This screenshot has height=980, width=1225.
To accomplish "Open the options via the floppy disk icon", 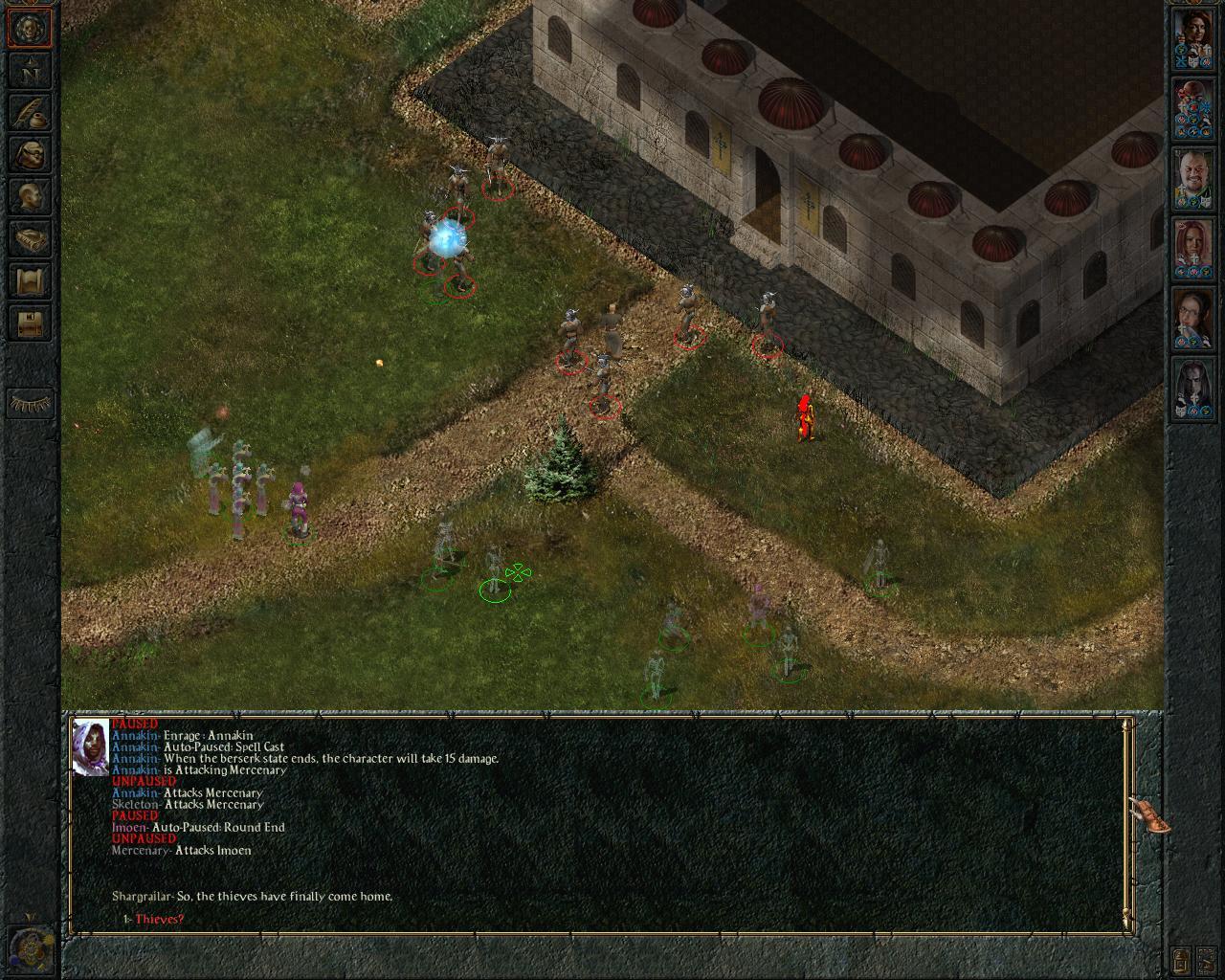I will click(x=30, y=323).
